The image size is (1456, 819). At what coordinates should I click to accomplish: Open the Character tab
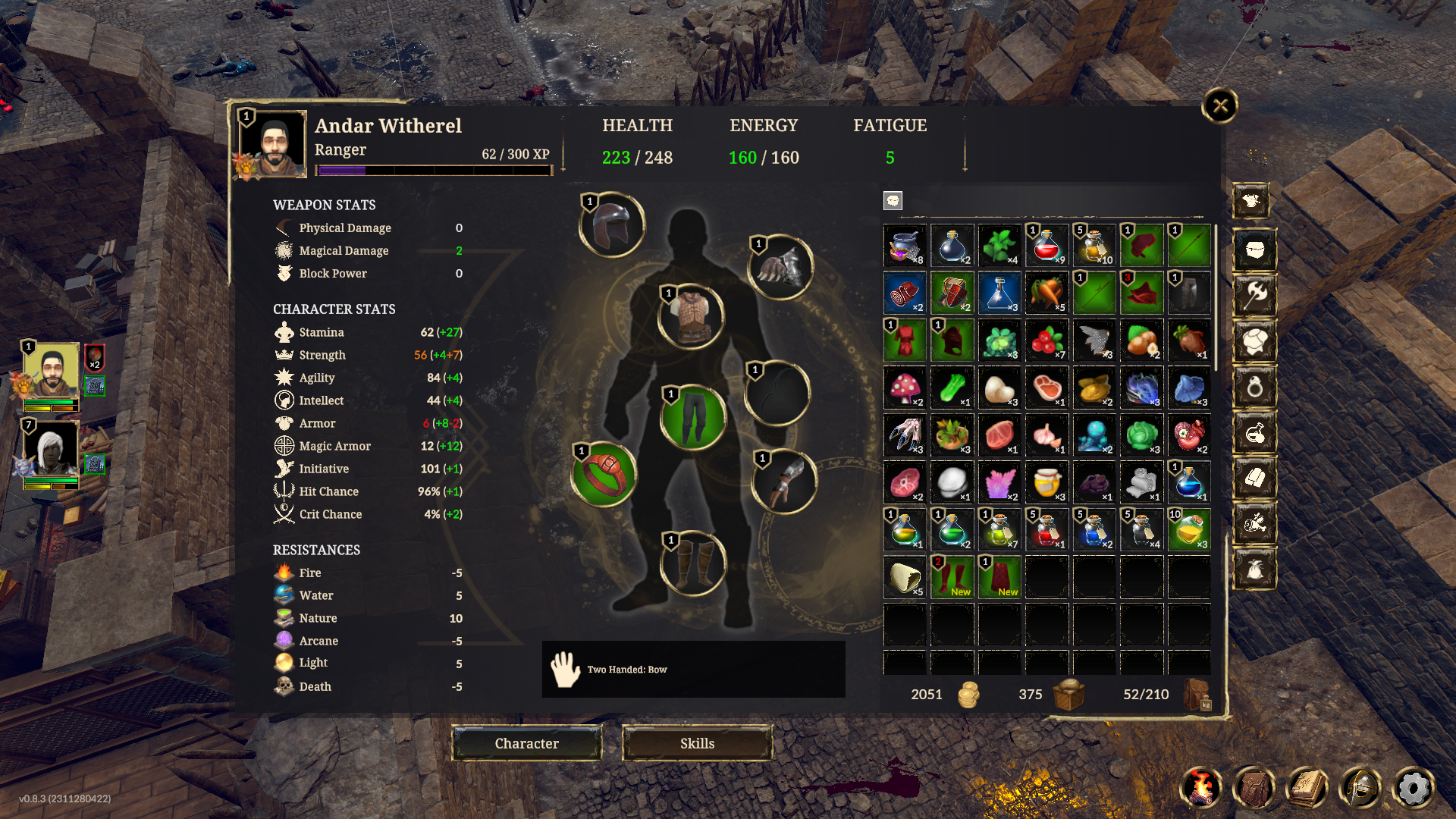coord(527,743)
